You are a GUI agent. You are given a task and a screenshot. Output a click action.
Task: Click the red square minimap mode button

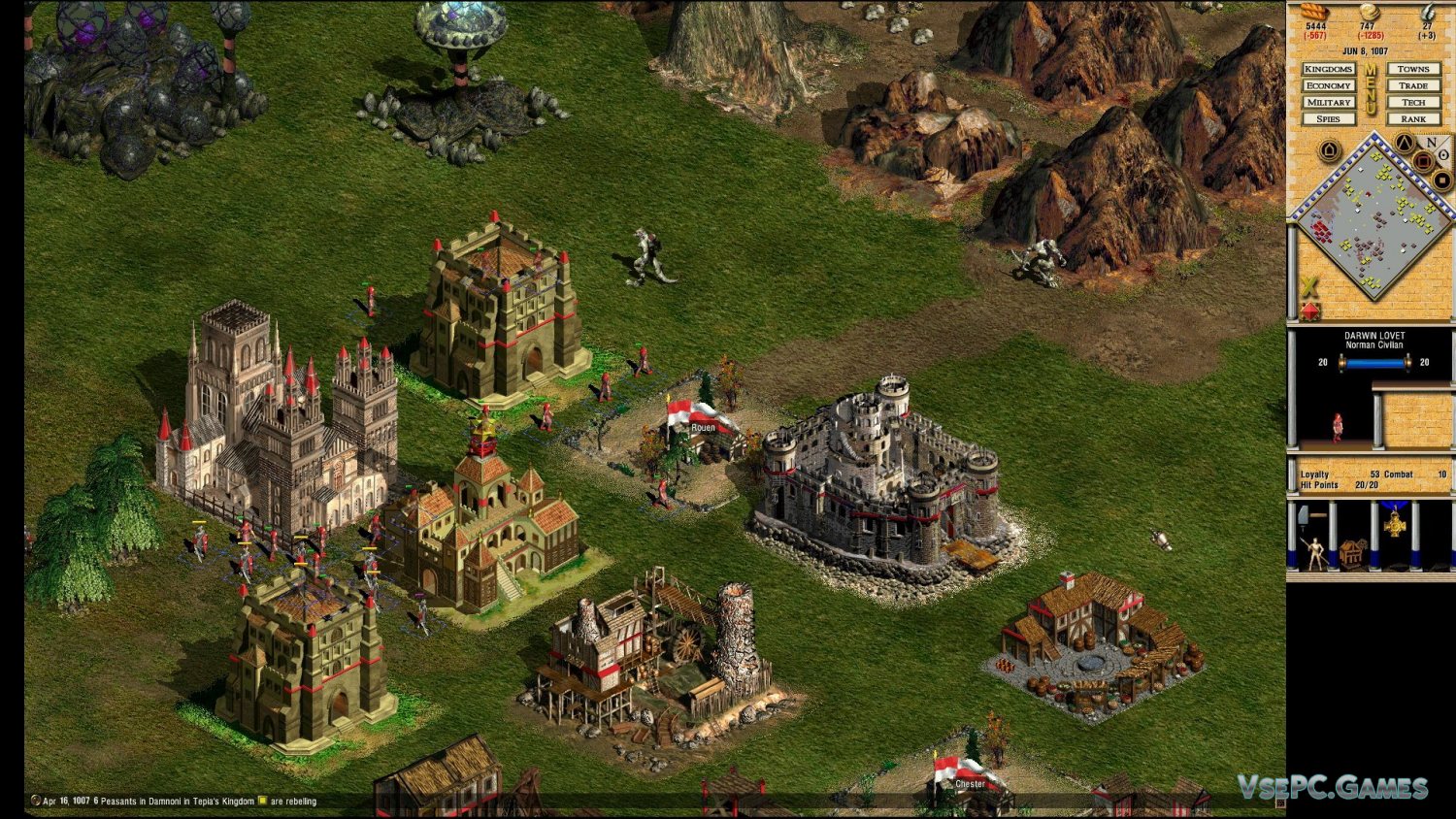[x=1424, y=162]
